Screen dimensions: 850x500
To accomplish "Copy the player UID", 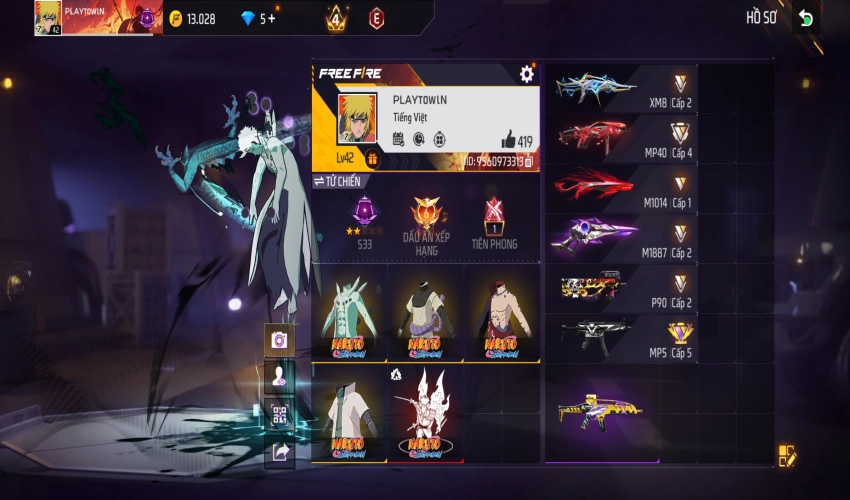I will pos(529,160).
